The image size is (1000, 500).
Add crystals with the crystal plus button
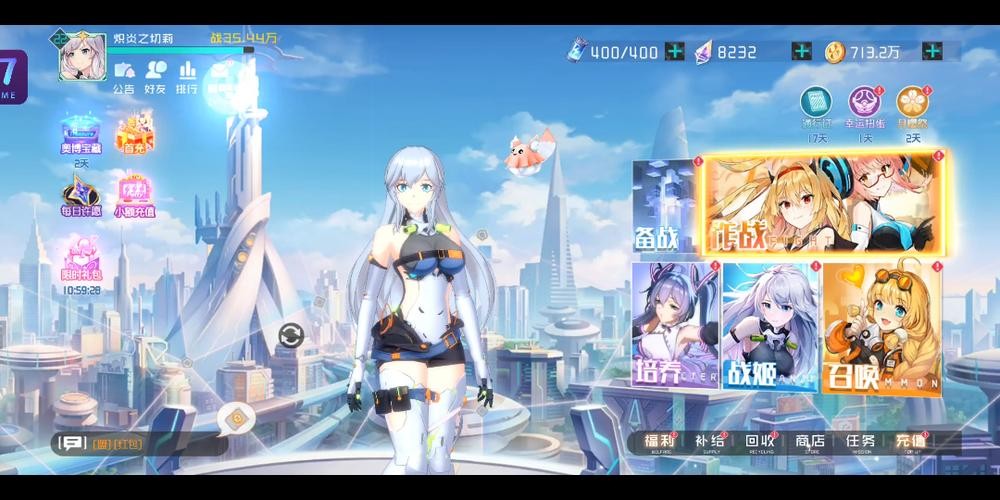[801, 52]
